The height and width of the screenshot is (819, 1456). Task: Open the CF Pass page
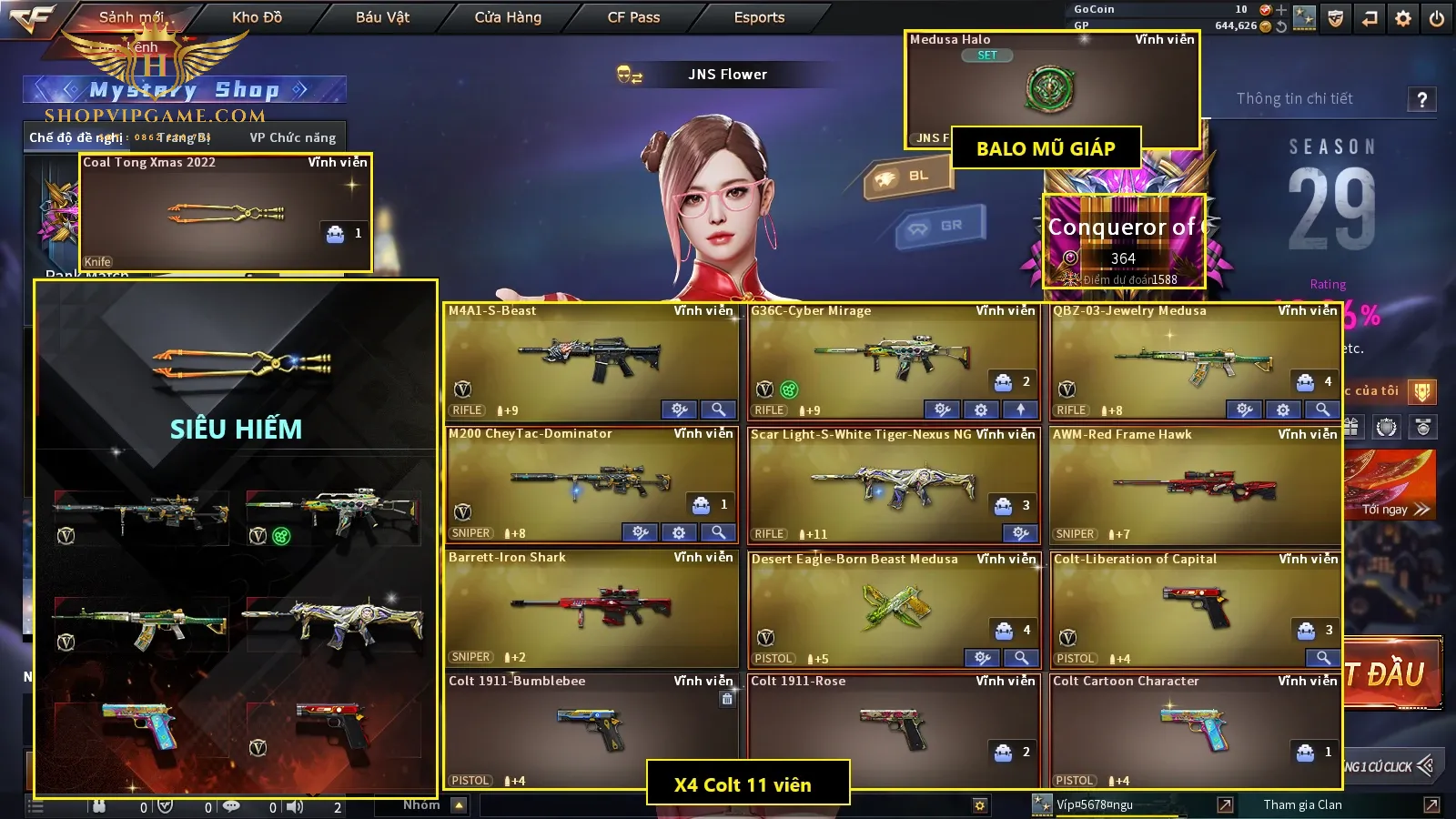(633, 17)
